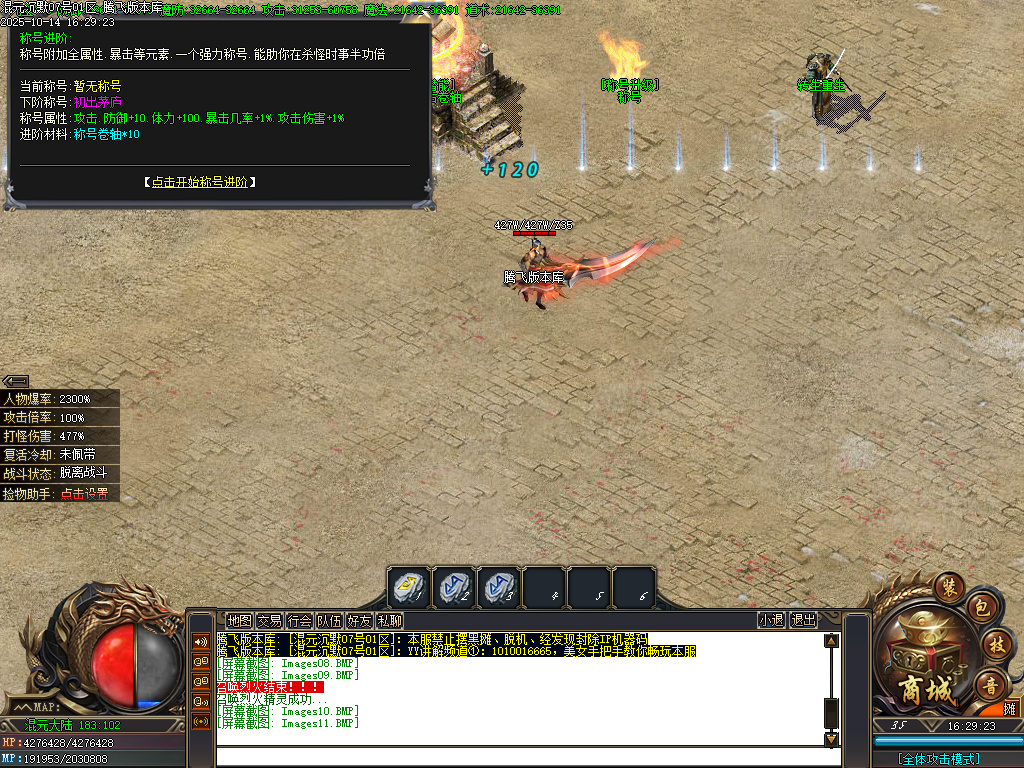Select the 地图 map button
Image resolution: width=1024 pixels, height=768 pixels.
coord(239,620)
